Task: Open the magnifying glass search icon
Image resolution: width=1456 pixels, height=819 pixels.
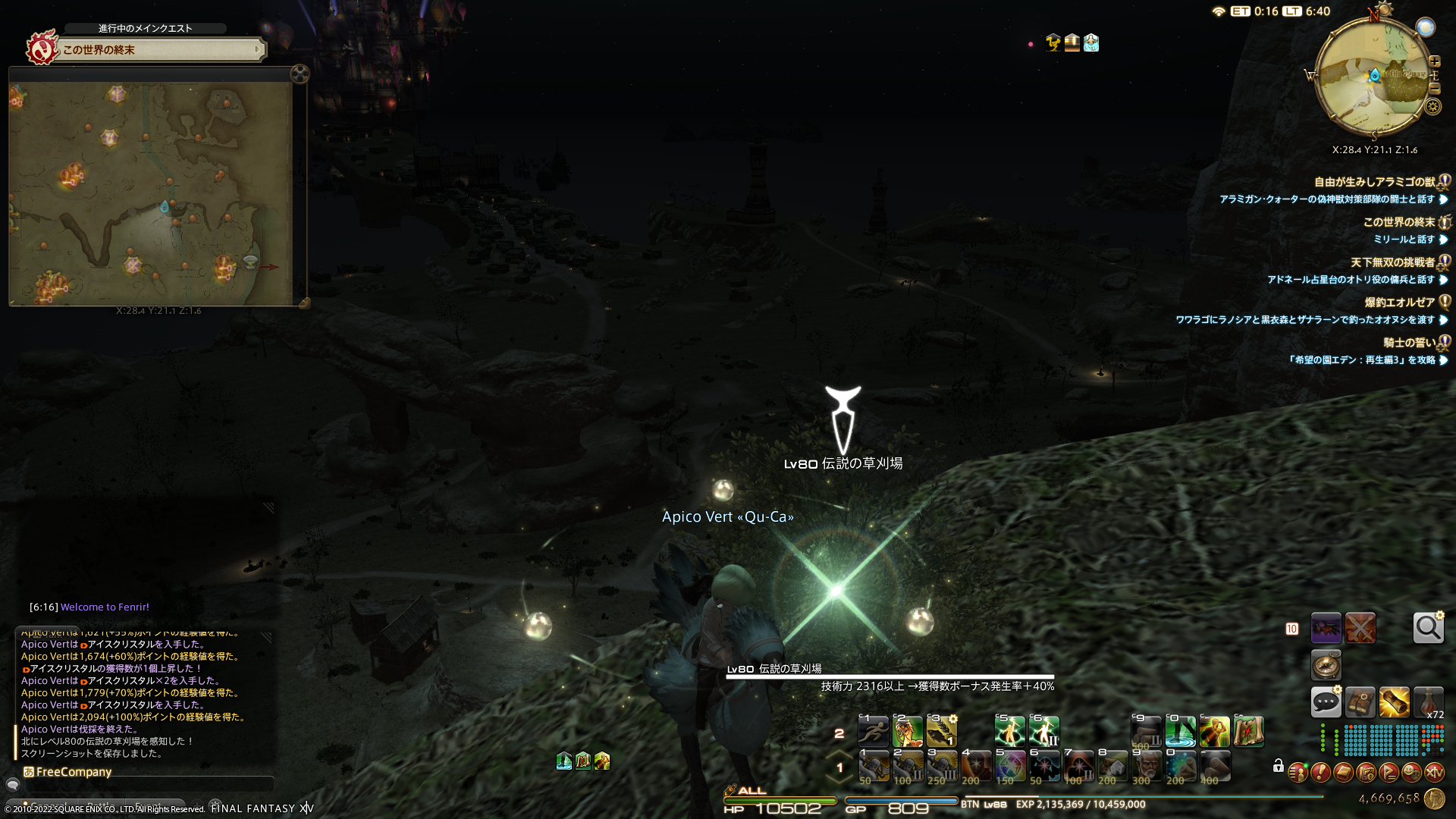Action: pos(1428,628)
